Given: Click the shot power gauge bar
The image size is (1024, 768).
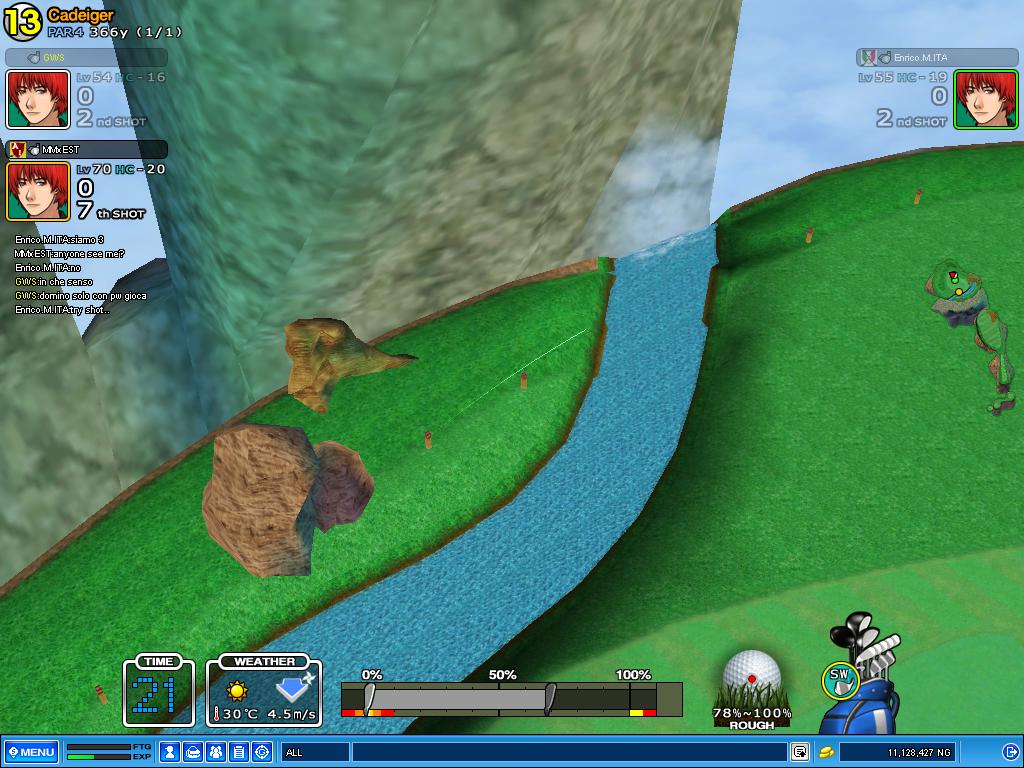Looking at the screenshot, I should (510, 698).
